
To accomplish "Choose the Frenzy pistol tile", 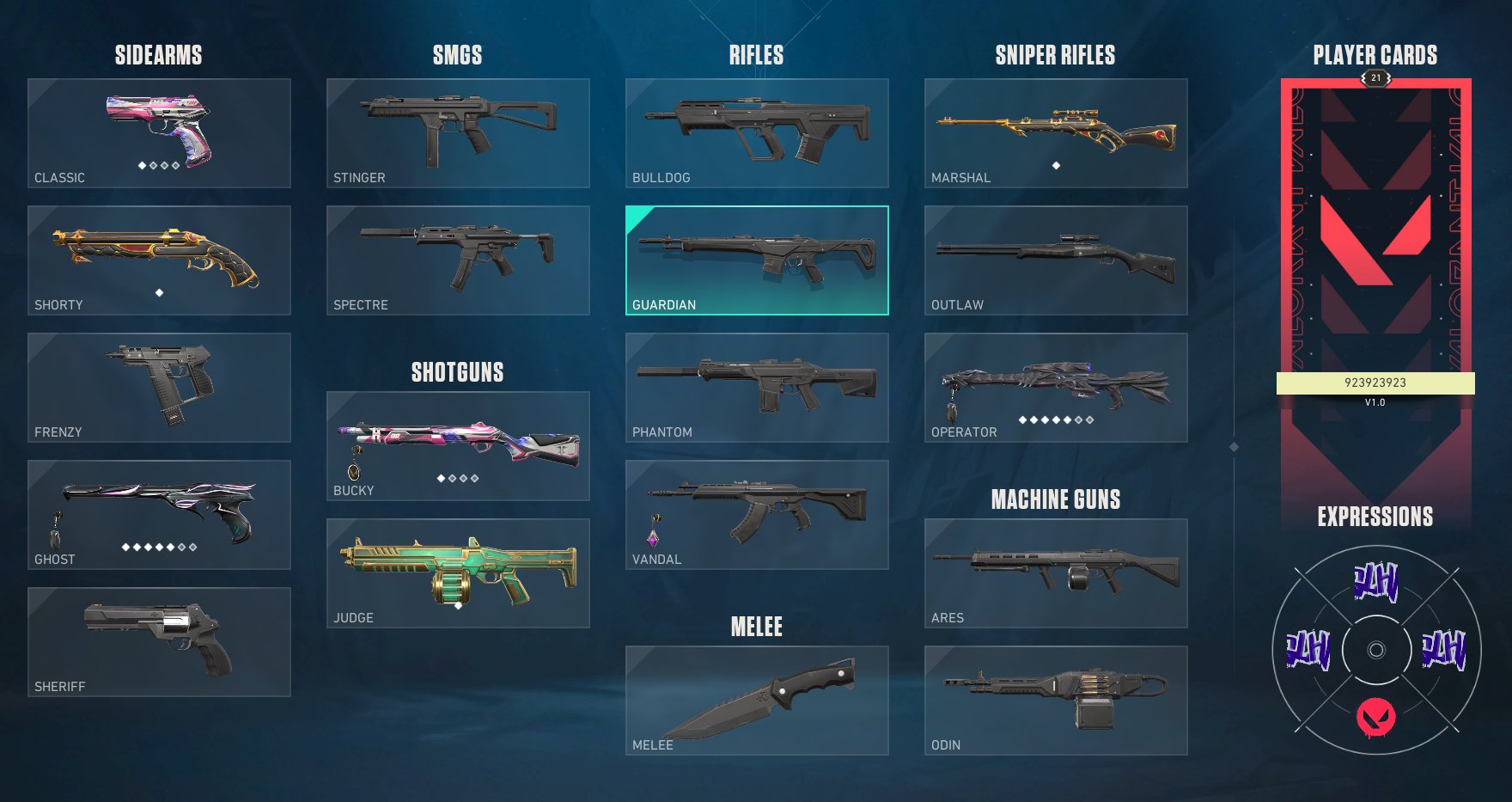I will coord(159,388).
